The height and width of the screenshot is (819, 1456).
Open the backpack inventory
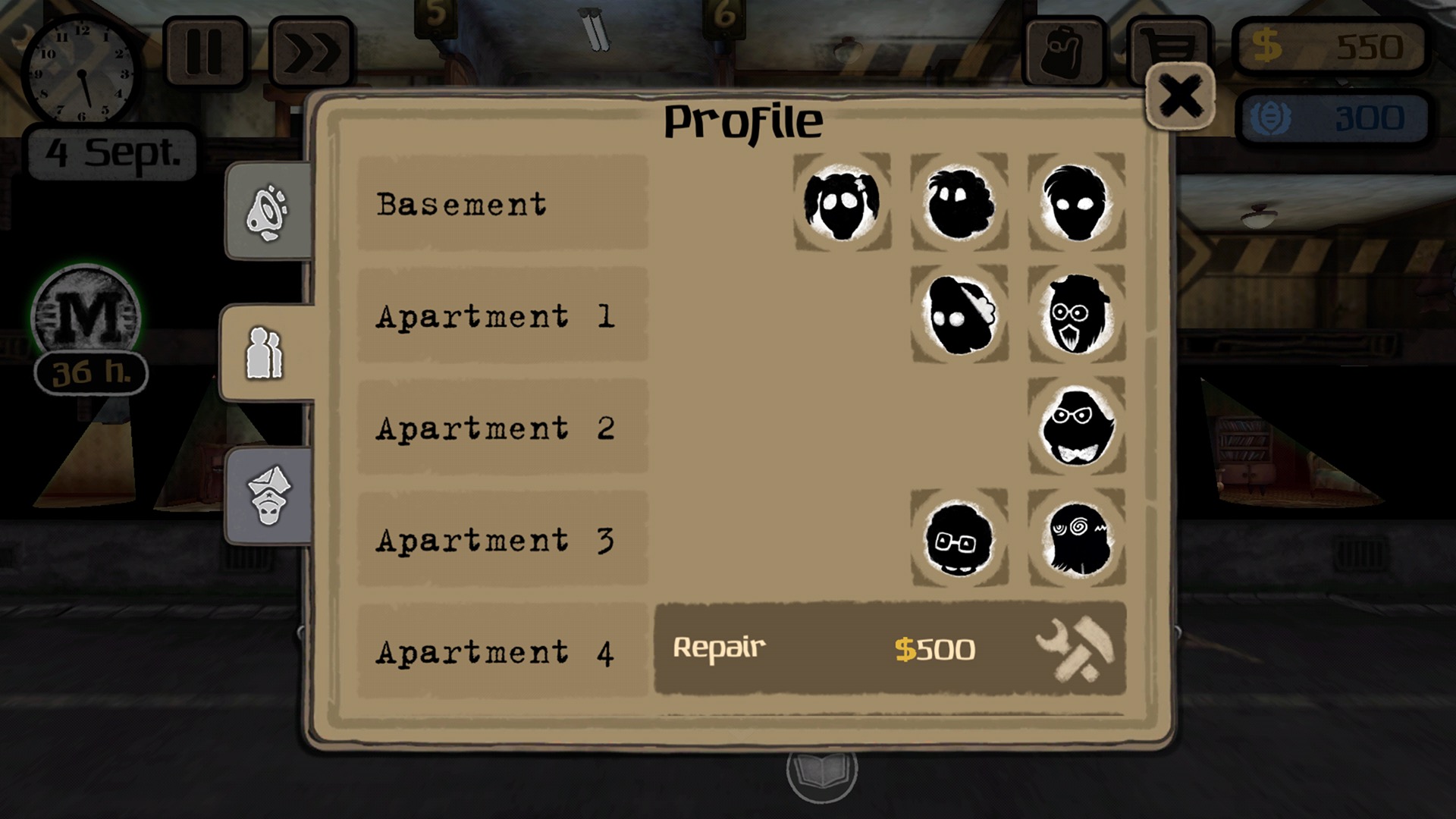(1063, 52)
